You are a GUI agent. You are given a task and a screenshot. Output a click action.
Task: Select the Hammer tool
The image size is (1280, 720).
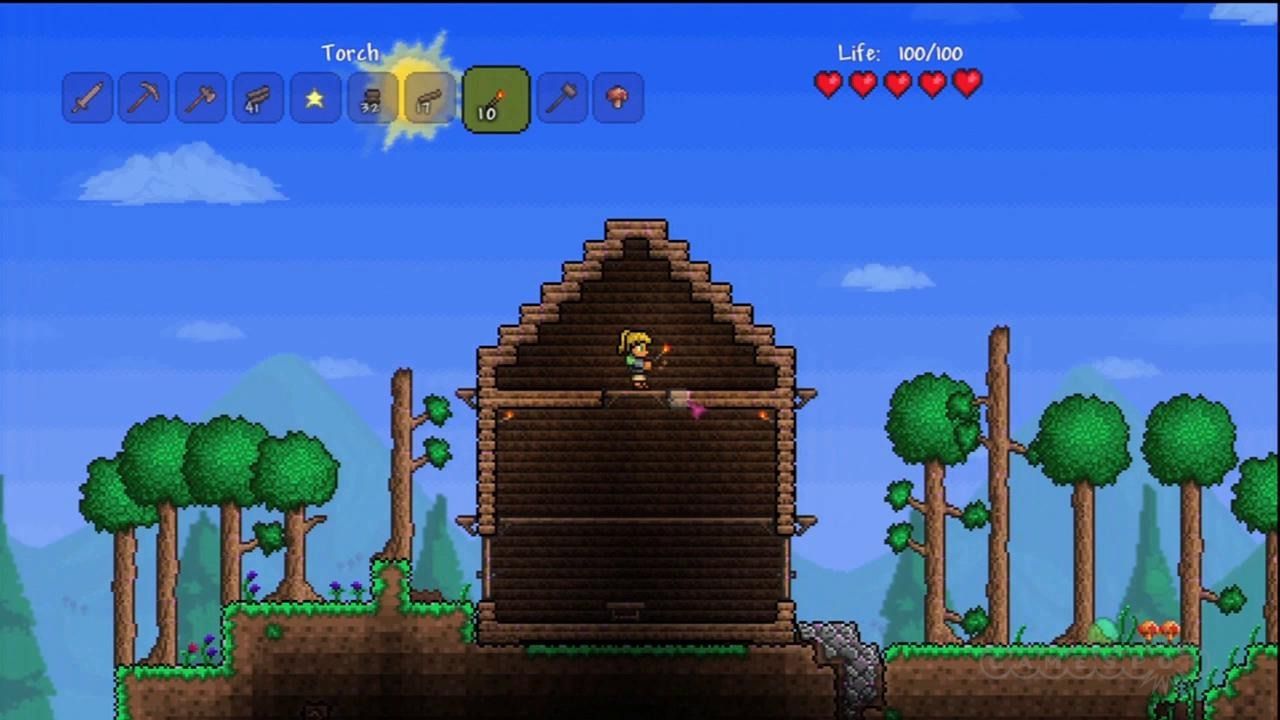[561, 97]
